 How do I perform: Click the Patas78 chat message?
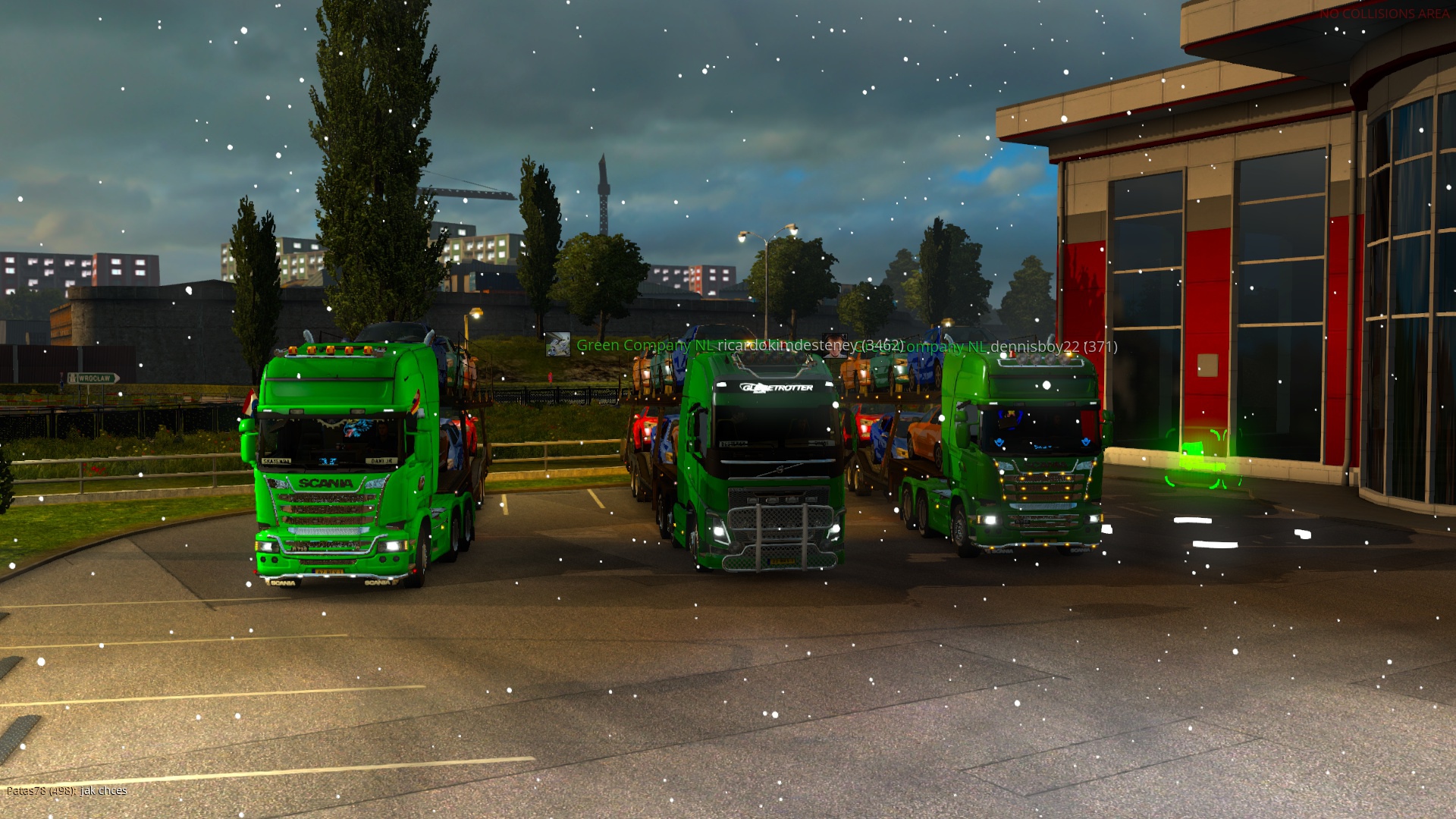(x=67, y=791)
